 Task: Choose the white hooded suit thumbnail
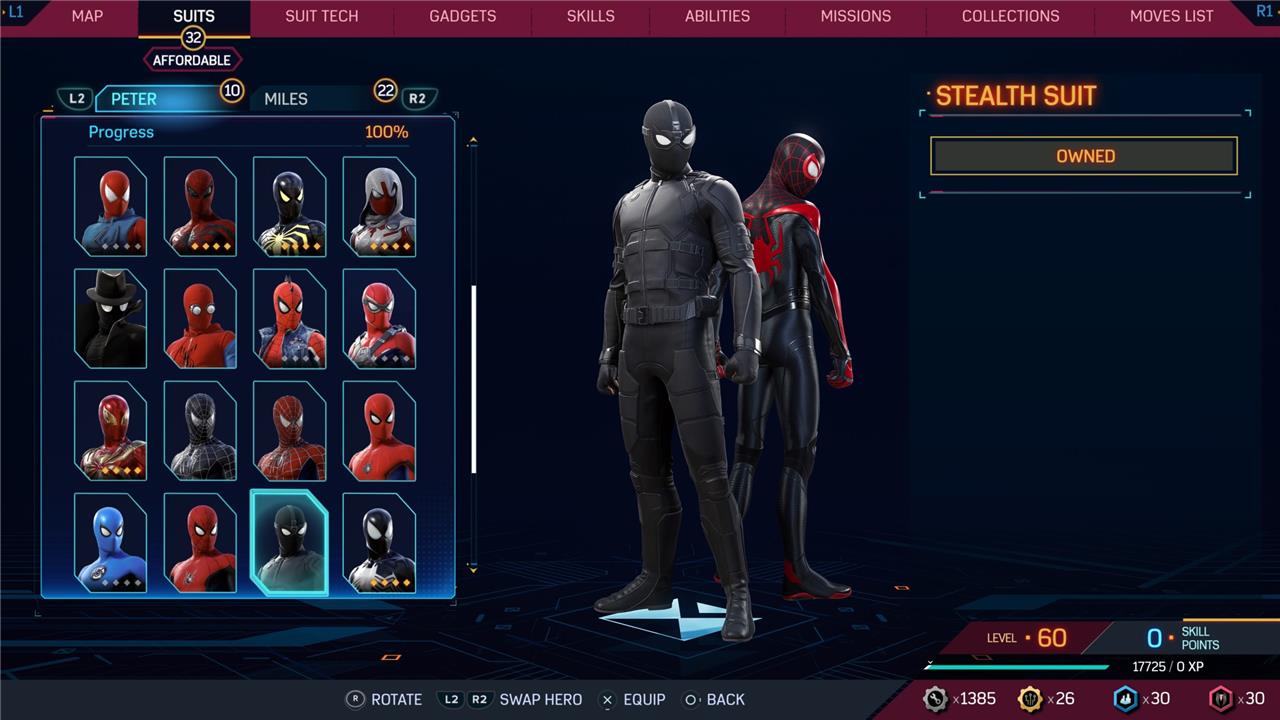[x=379, y=206]
